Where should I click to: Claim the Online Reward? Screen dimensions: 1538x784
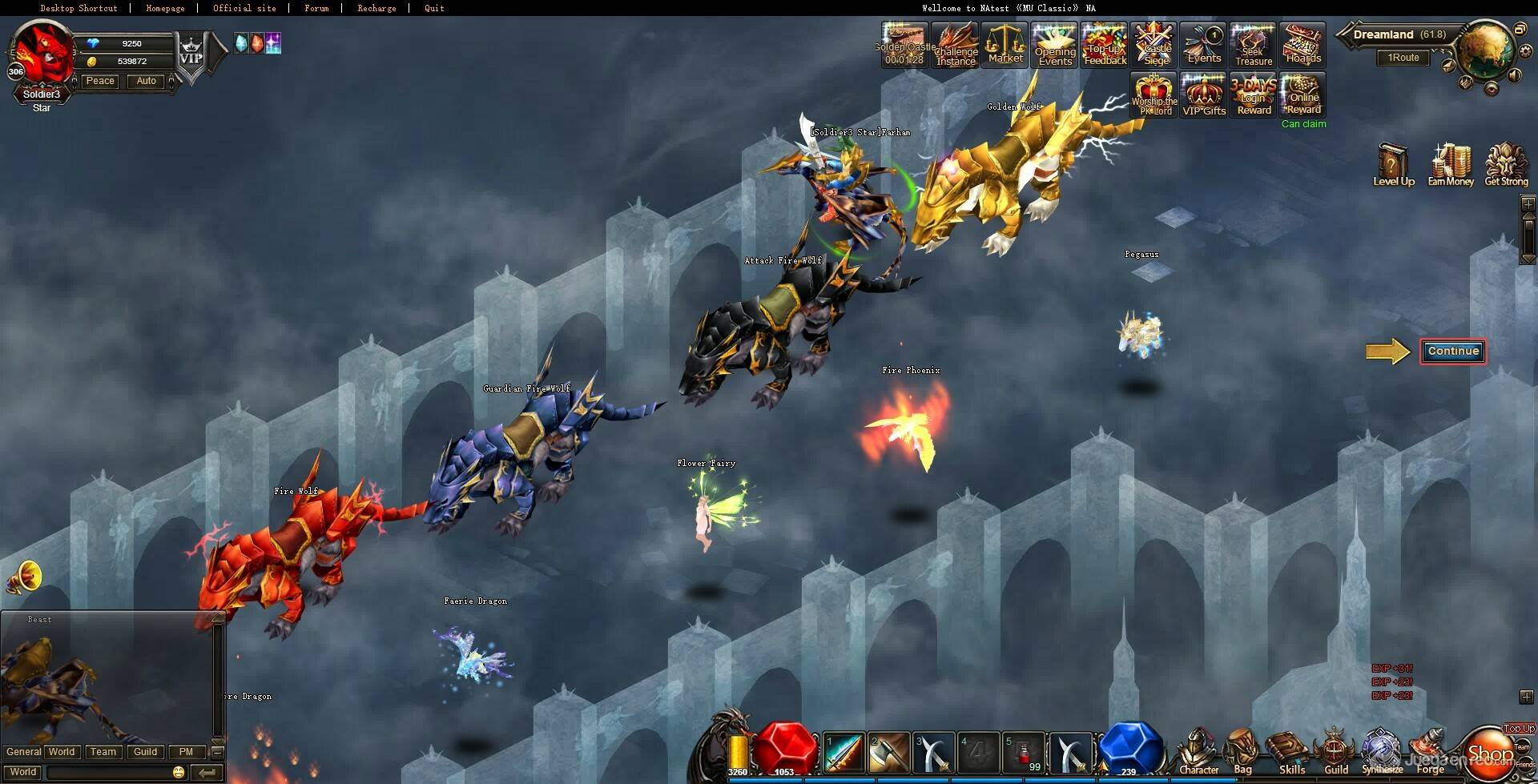click(x=1303, y=95)
